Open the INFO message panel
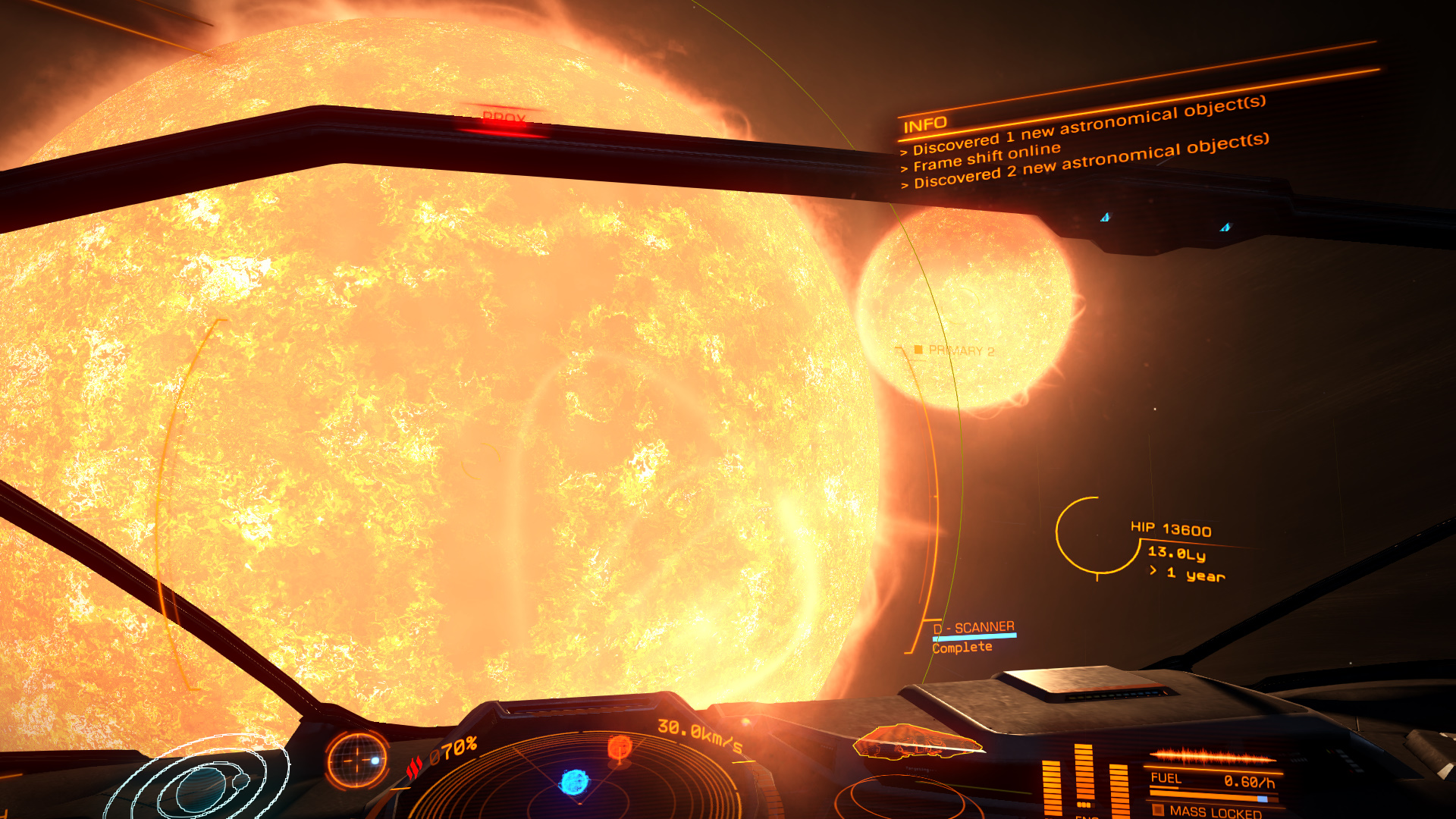1456x819 pixels. tap(926, 124)
